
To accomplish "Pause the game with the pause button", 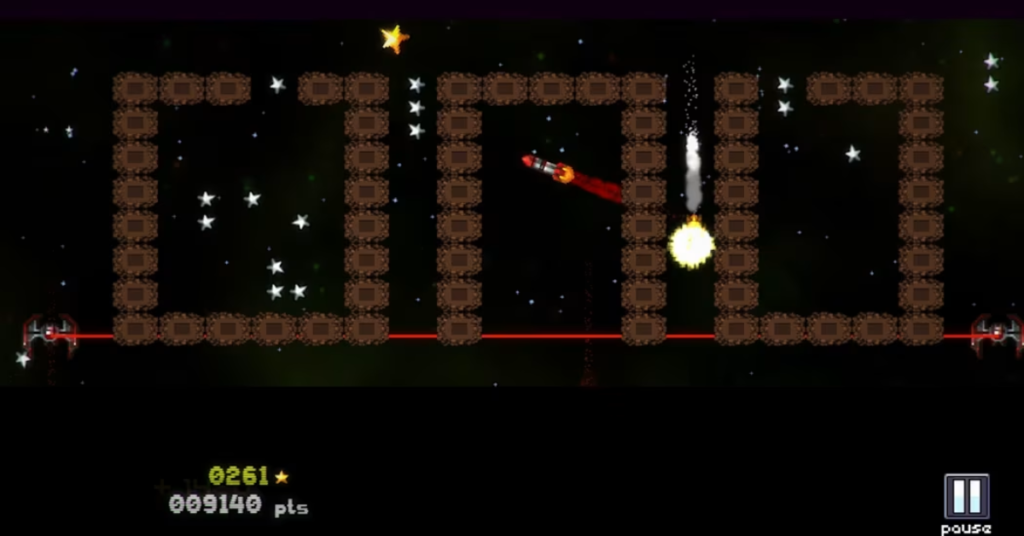I will tap(966, 497).
